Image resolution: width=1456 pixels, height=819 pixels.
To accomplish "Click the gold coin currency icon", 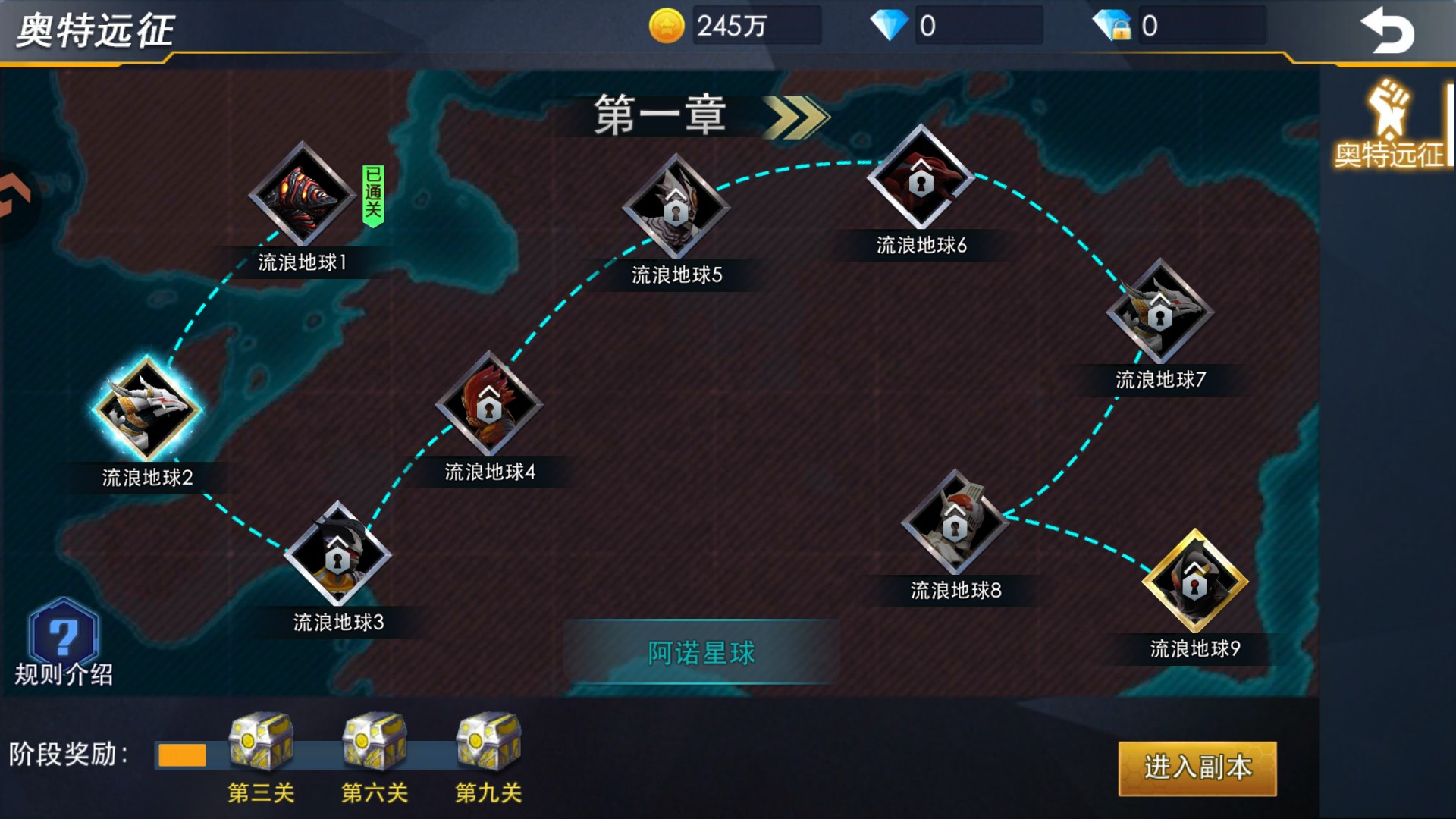I will pos(666,26).
